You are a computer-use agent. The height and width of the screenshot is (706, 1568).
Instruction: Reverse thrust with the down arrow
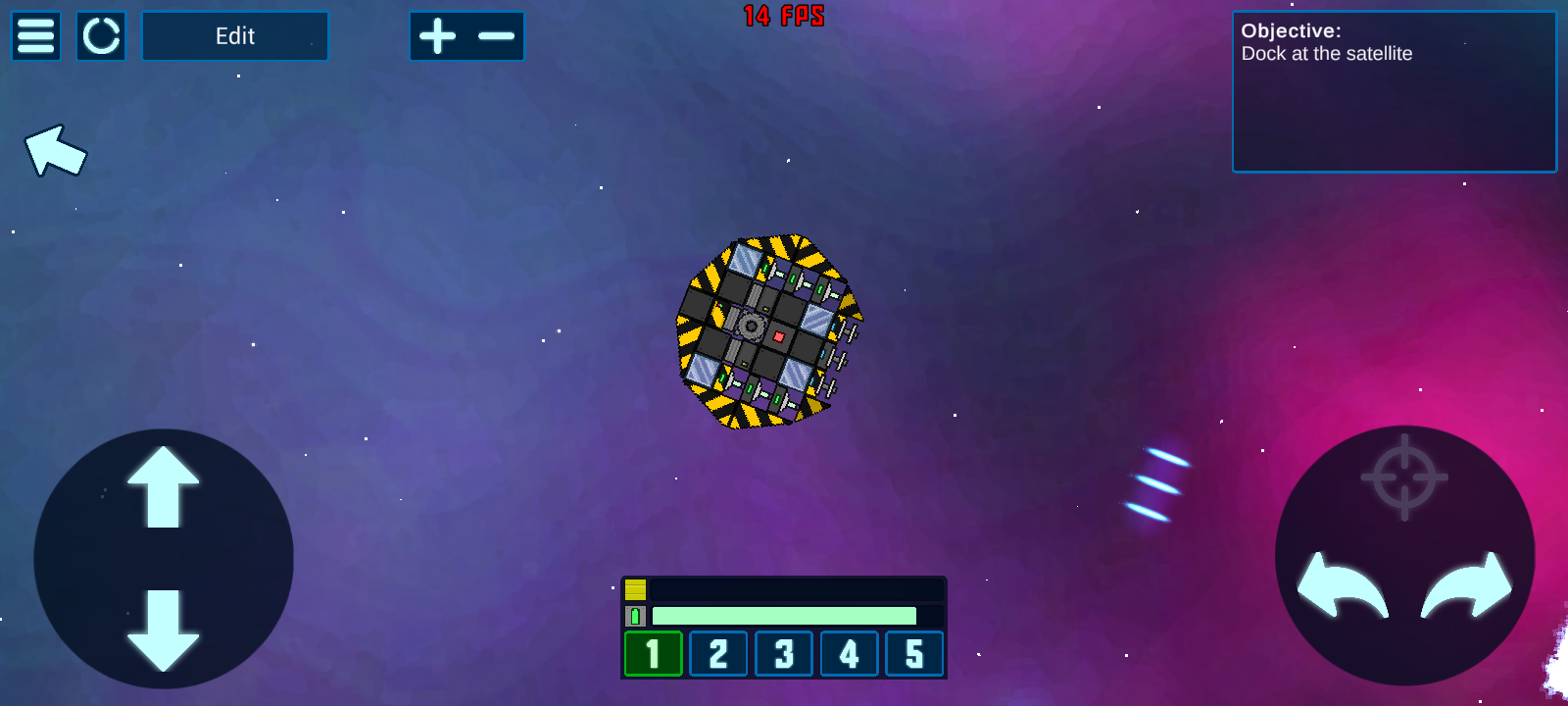click(164, 630)
